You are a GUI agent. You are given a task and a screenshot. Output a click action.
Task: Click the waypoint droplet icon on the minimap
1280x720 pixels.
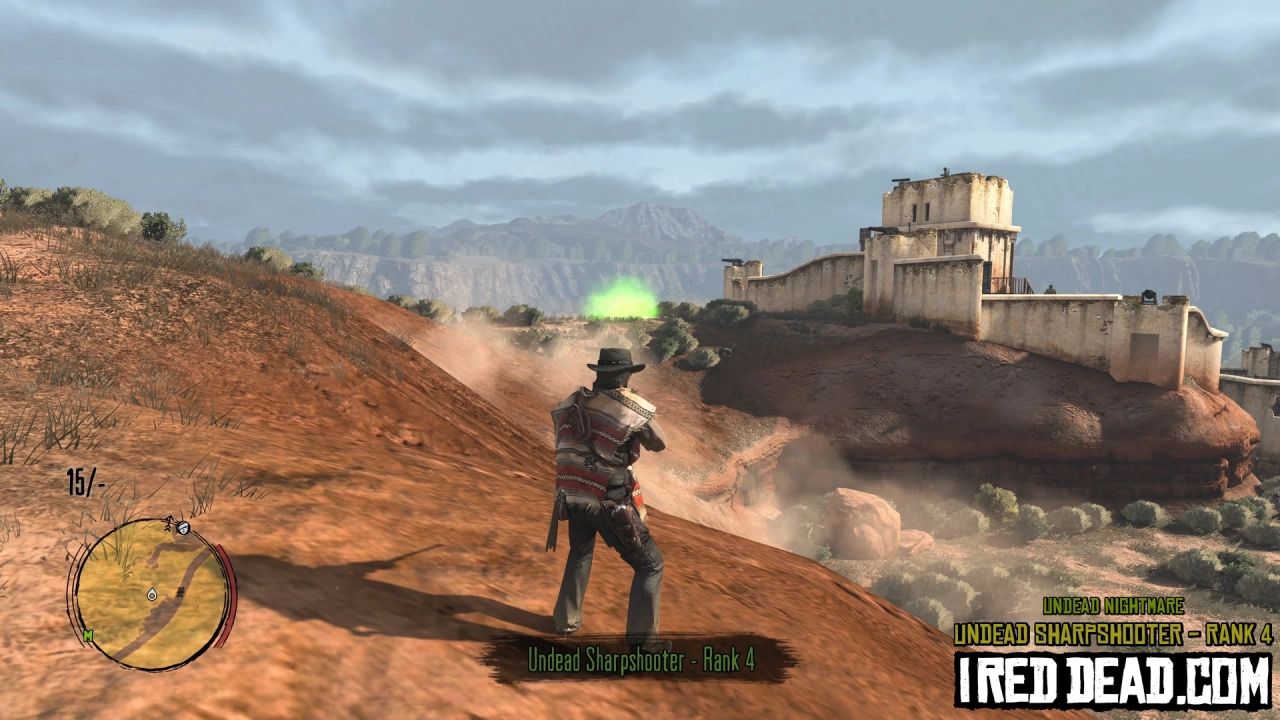pyautogui.click(x=152, y=595)
